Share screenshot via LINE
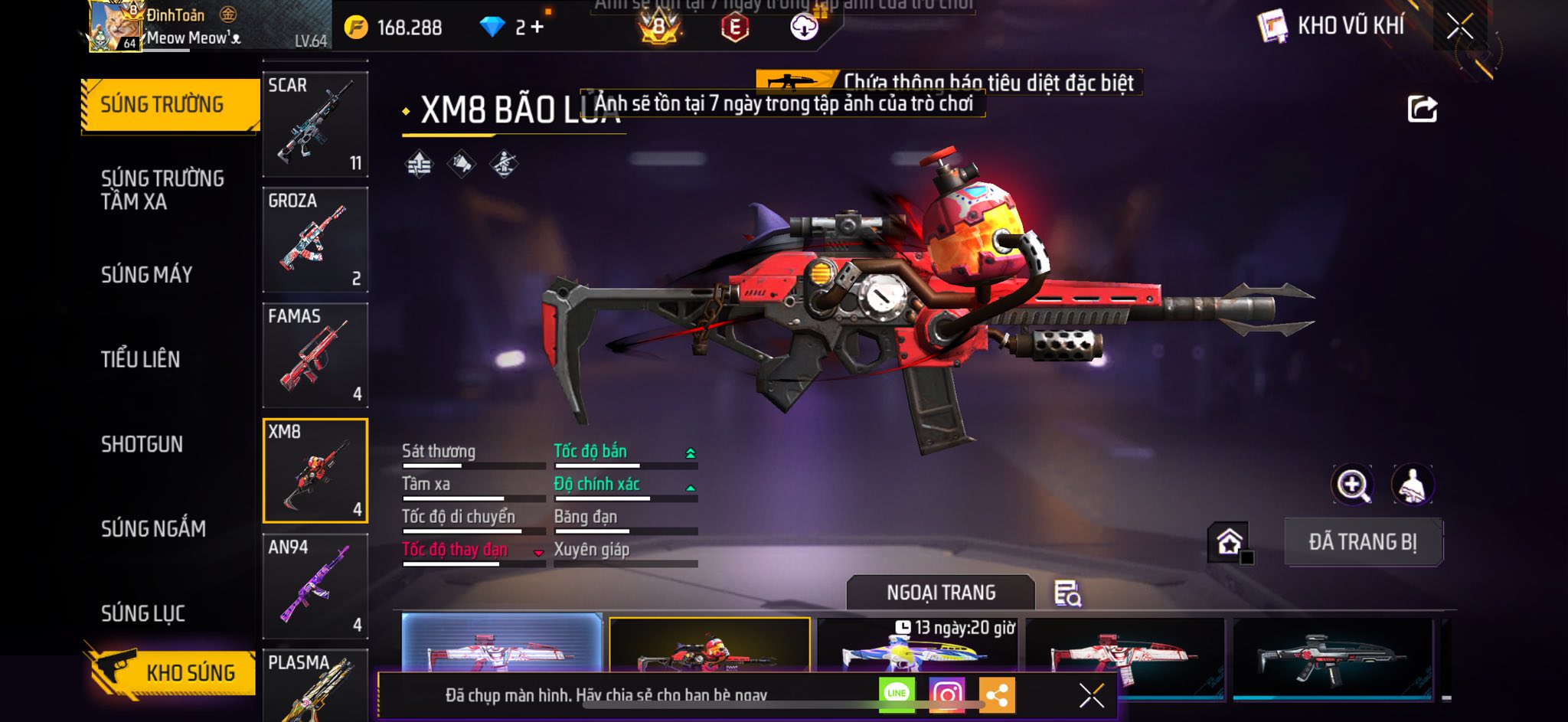Image resolution: width=1568 pixels, height=722 pixels. [897, 694]
